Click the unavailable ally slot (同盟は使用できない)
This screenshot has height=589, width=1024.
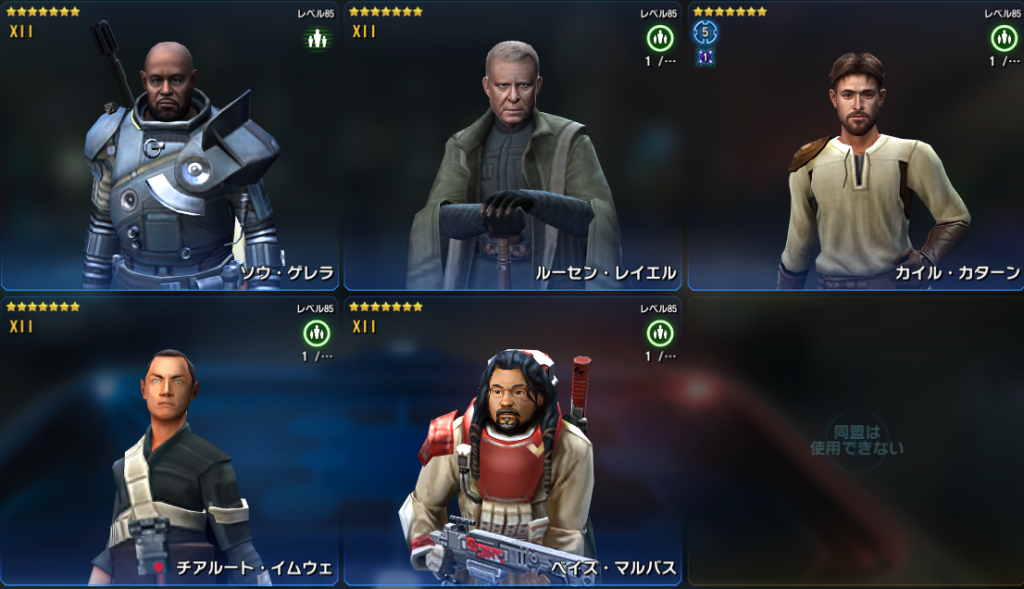point(855,440)
